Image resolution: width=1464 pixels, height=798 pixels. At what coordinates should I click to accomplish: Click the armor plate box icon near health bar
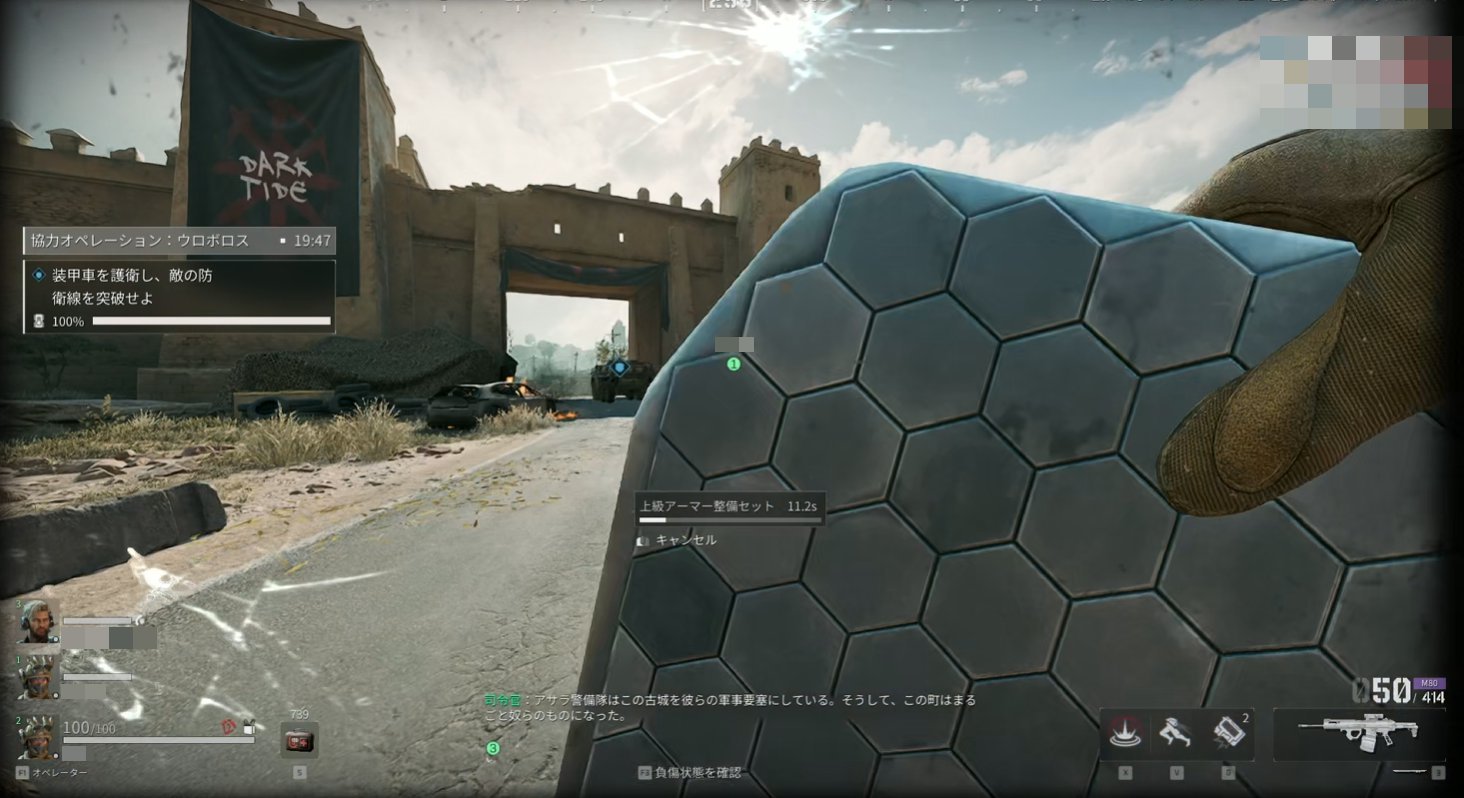[x=250, y=729]
